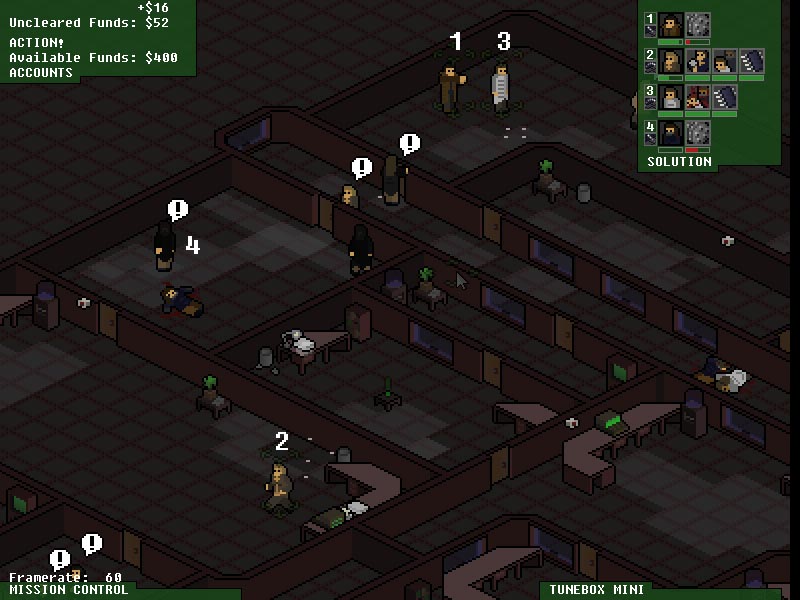Activate agent 4's static-covered ability icon
The height and width of the screenshot is (600, 800).
coord(698,133)
